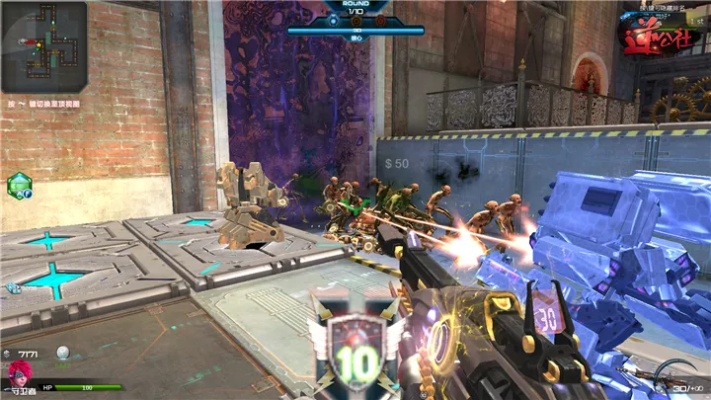The width and height of the screenshot is (711, 400).
Task: Open the round progress indicator panel
Action: click(x=356, y=20)
